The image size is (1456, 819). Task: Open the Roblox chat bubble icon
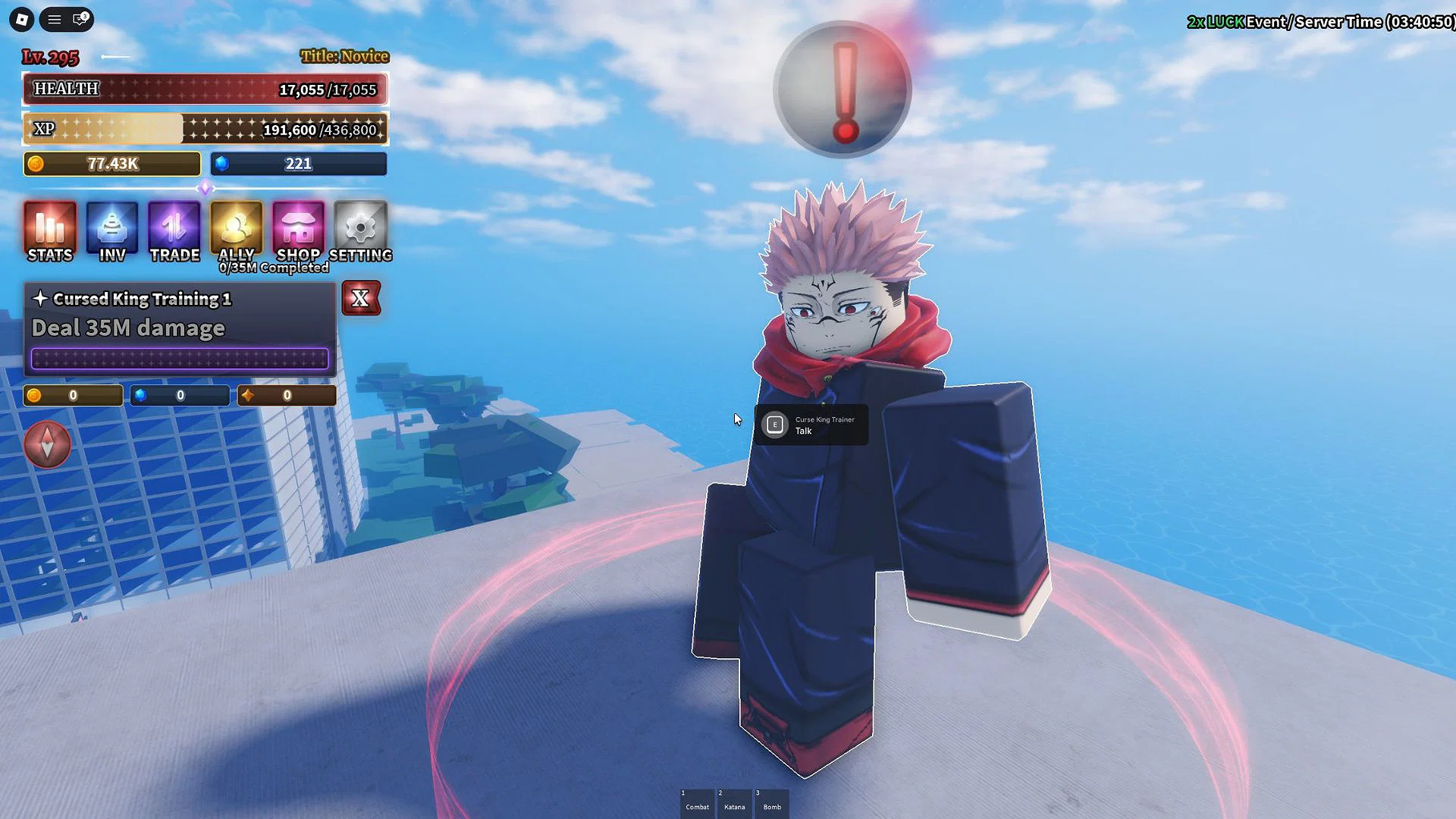click(x=78, y=20)
